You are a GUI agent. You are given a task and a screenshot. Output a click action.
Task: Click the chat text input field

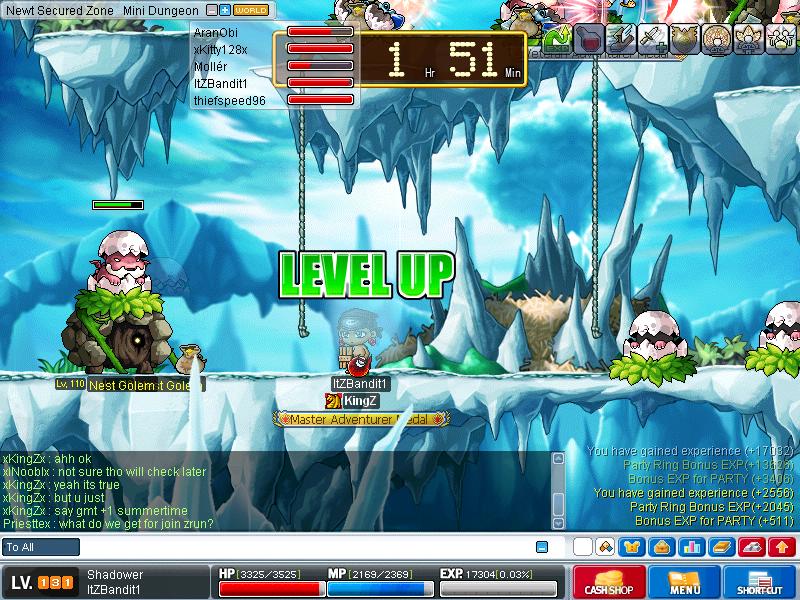pyautogui.click(x=300, y=547)
